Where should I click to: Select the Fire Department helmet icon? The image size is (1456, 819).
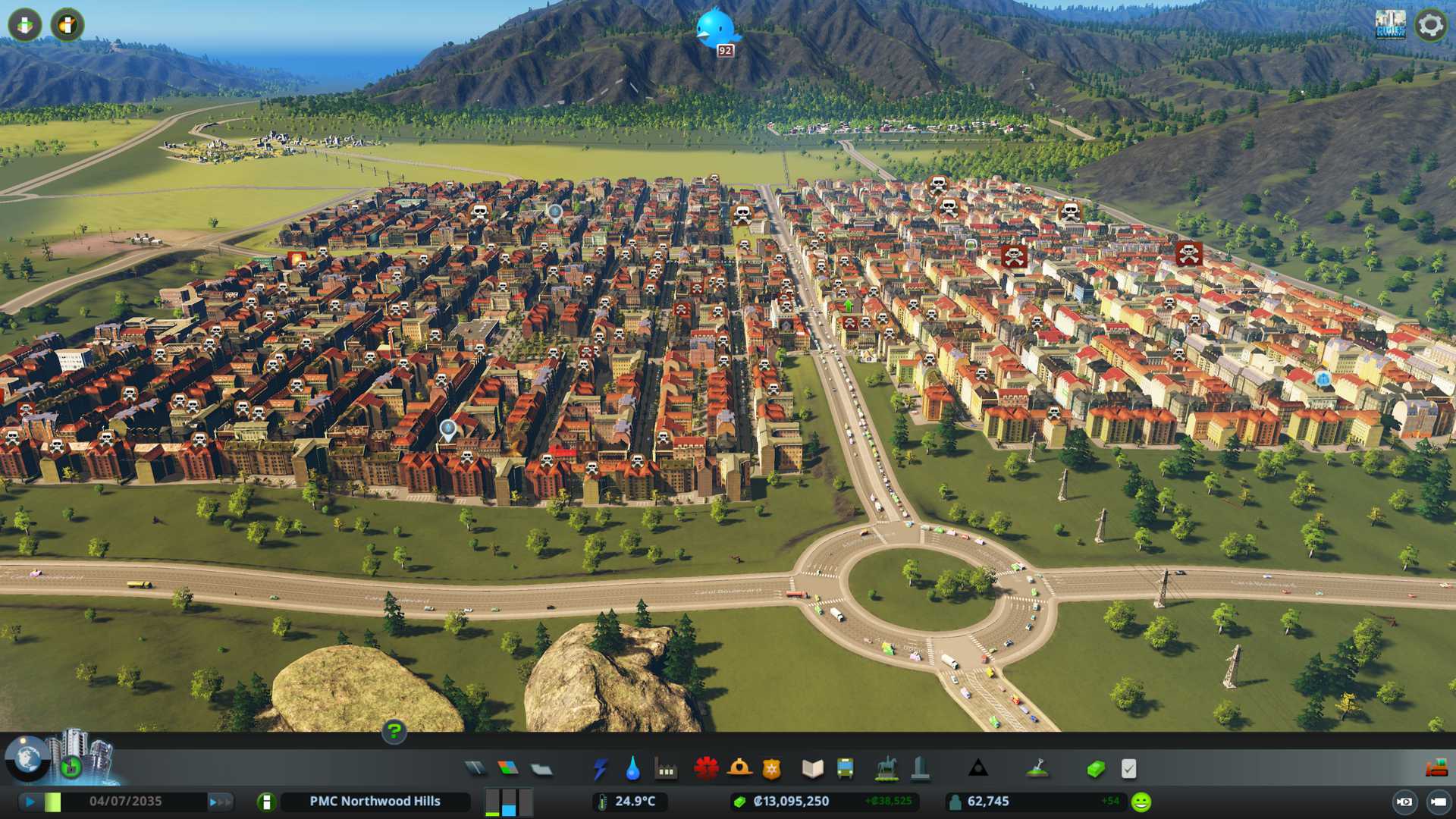point(739,769)
